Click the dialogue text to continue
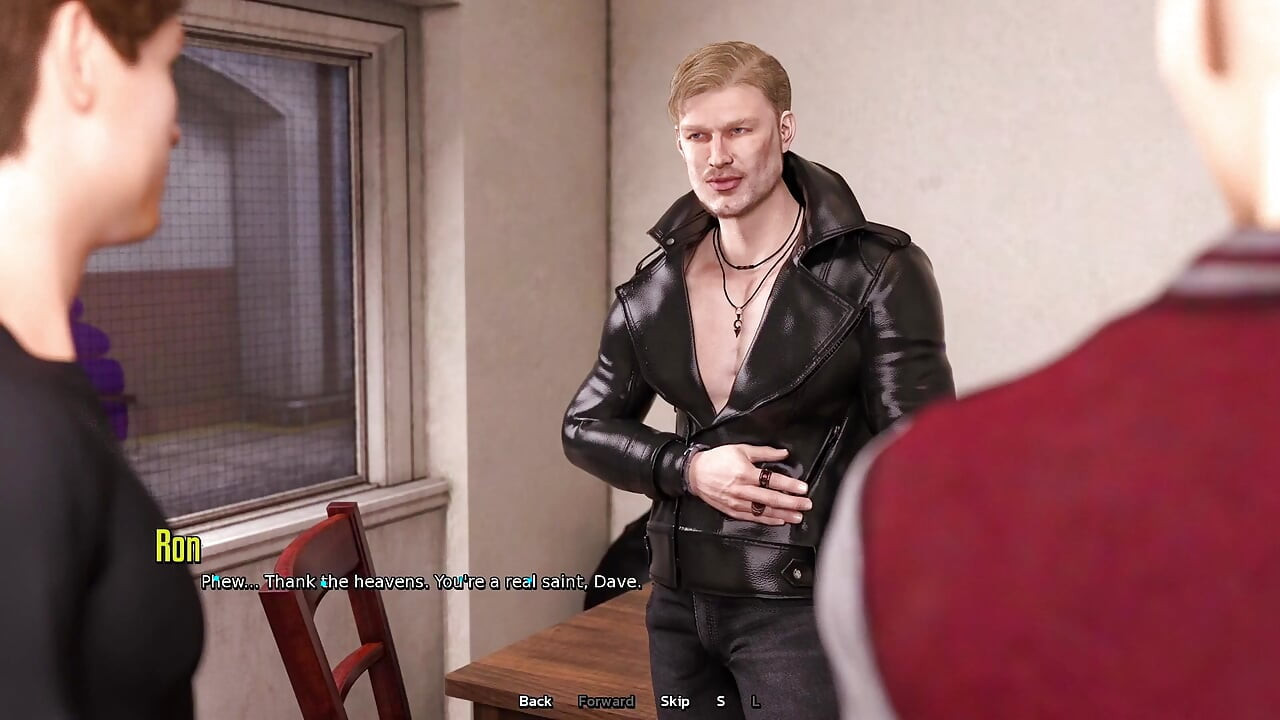The height and width of the screenshot is (720, 1280). [x=420, y=580]
